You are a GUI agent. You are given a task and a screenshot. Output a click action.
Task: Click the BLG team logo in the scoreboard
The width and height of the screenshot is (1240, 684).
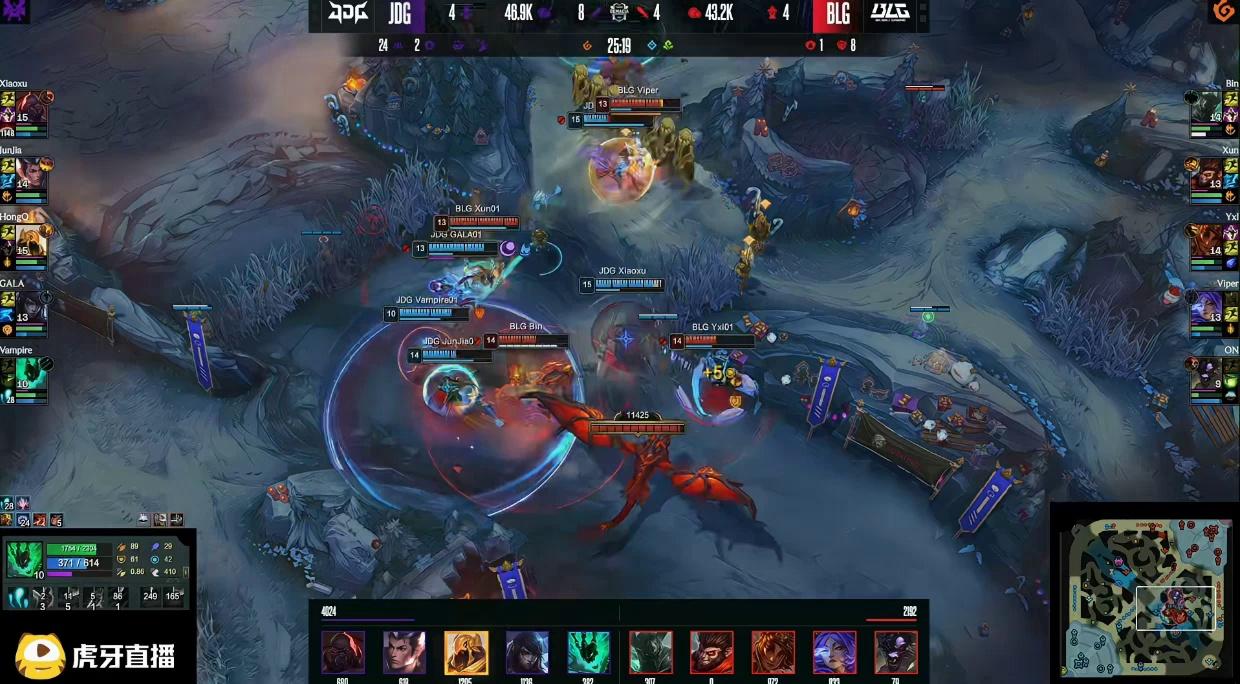(889, 14)
